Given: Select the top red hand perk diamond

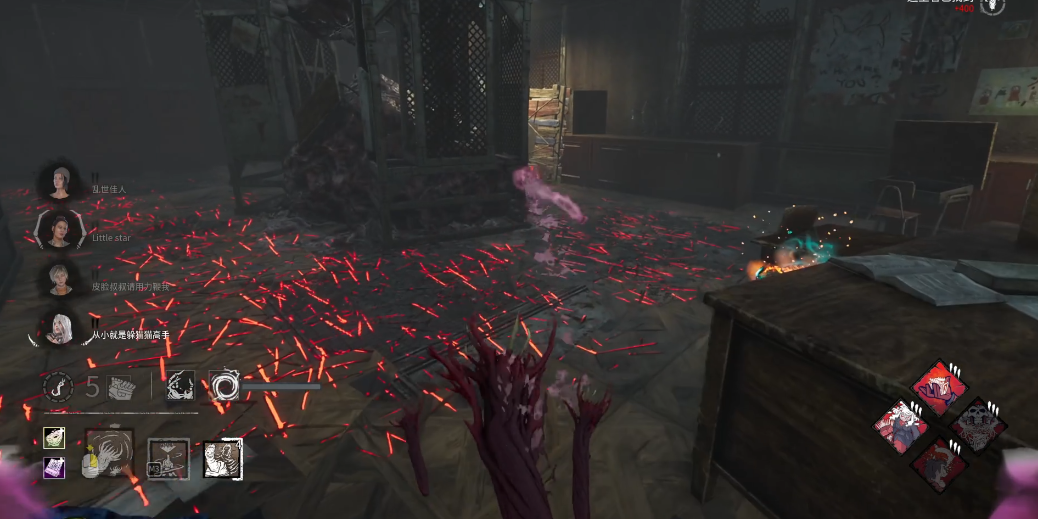Looking at the screenshot, I should [939, 387].
